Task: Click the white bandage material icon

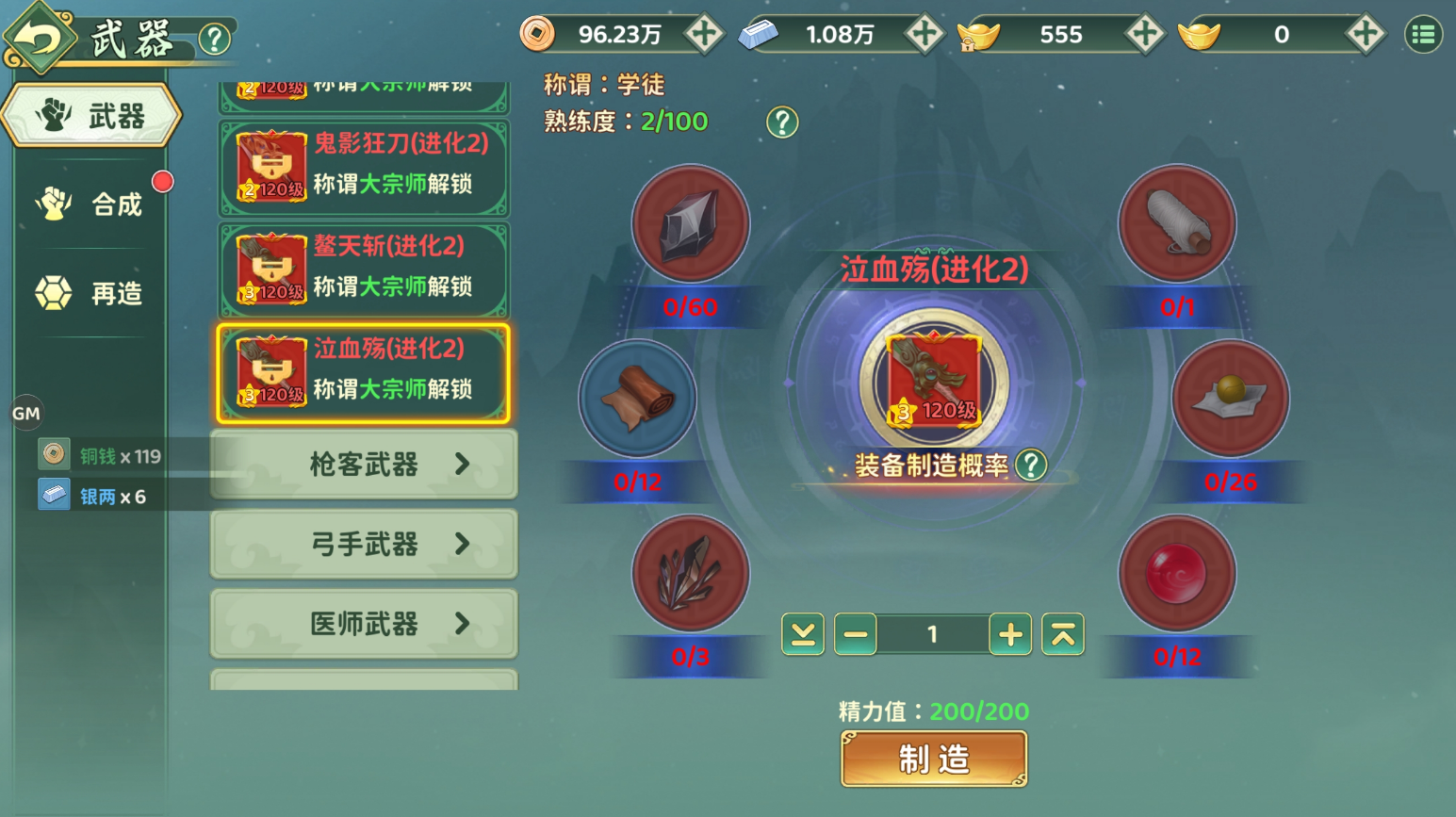Action: click(x=1177, y=224)
